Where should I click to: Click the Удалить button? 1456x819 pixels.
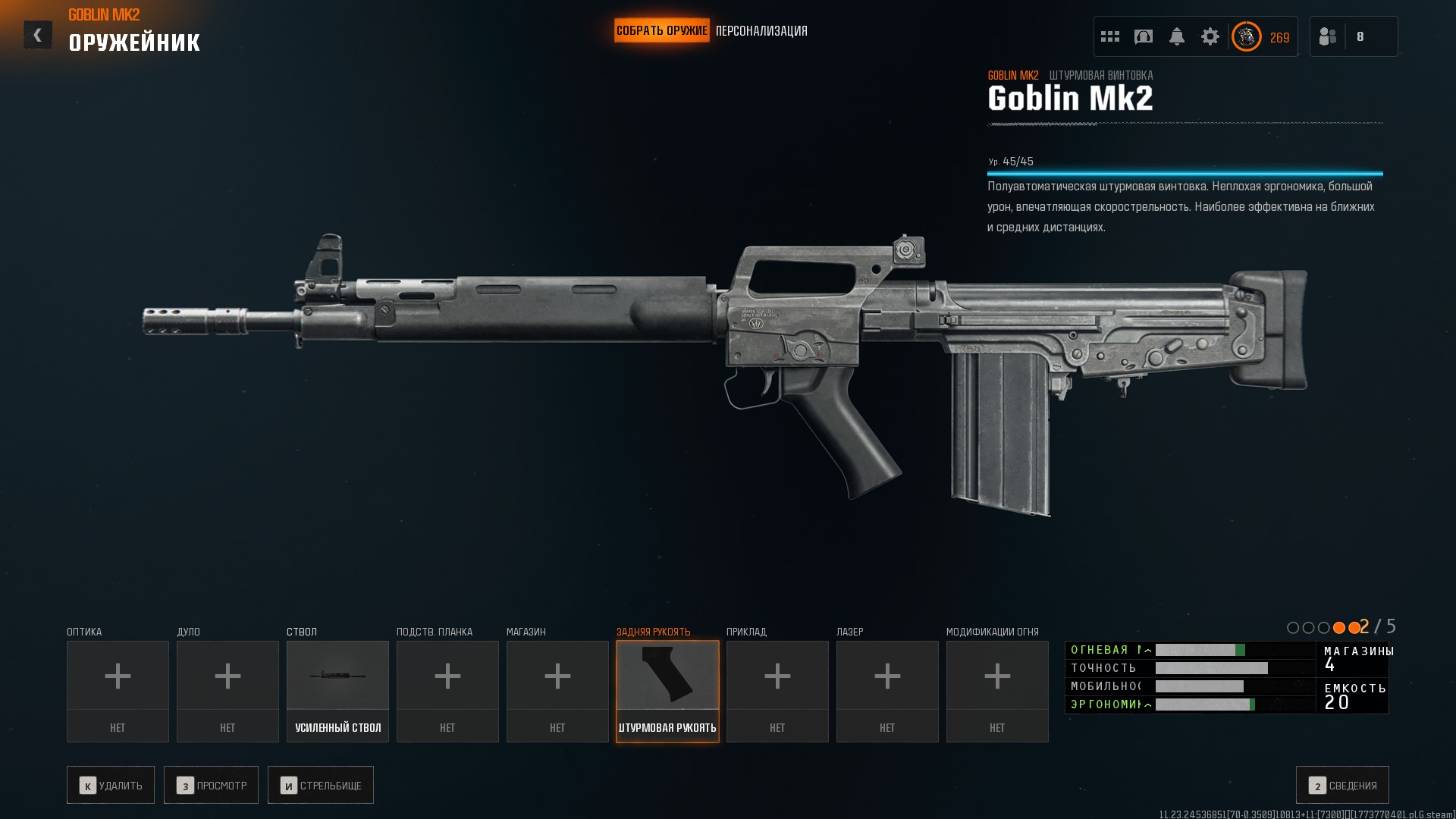tap(111, 785)
